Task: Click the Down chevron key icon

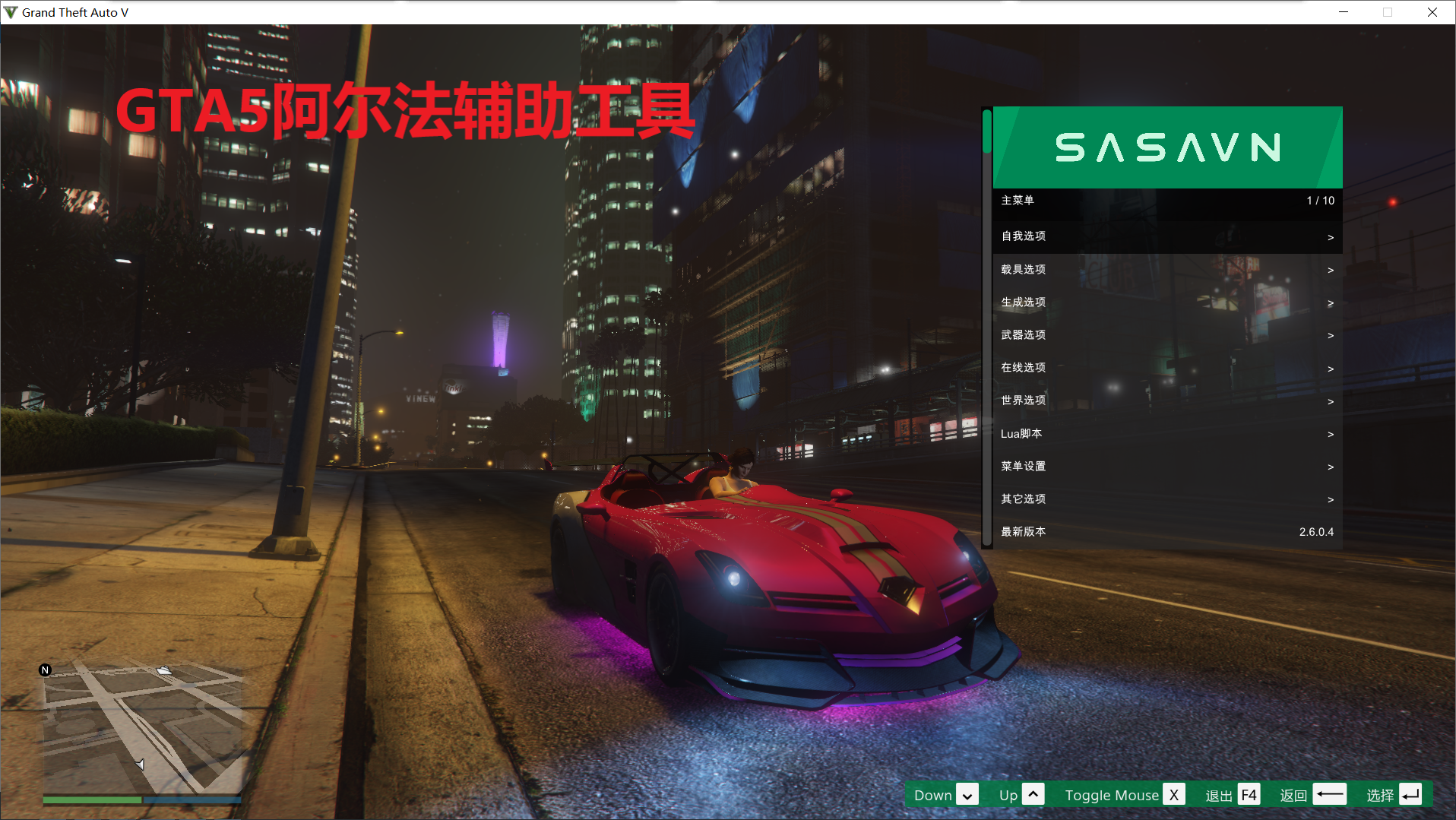Action: (966, 794)
